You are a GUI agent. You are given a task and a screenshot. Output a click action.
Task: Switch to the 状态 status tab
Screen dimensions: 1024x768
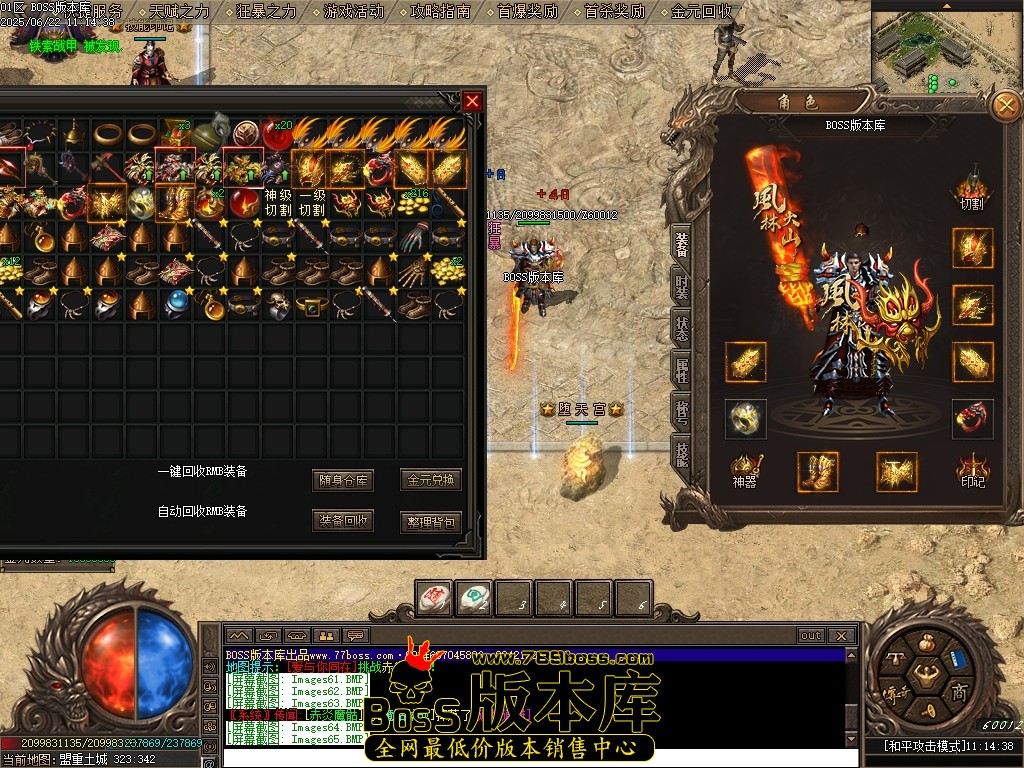pyautogui.click(x=681, y=328)
